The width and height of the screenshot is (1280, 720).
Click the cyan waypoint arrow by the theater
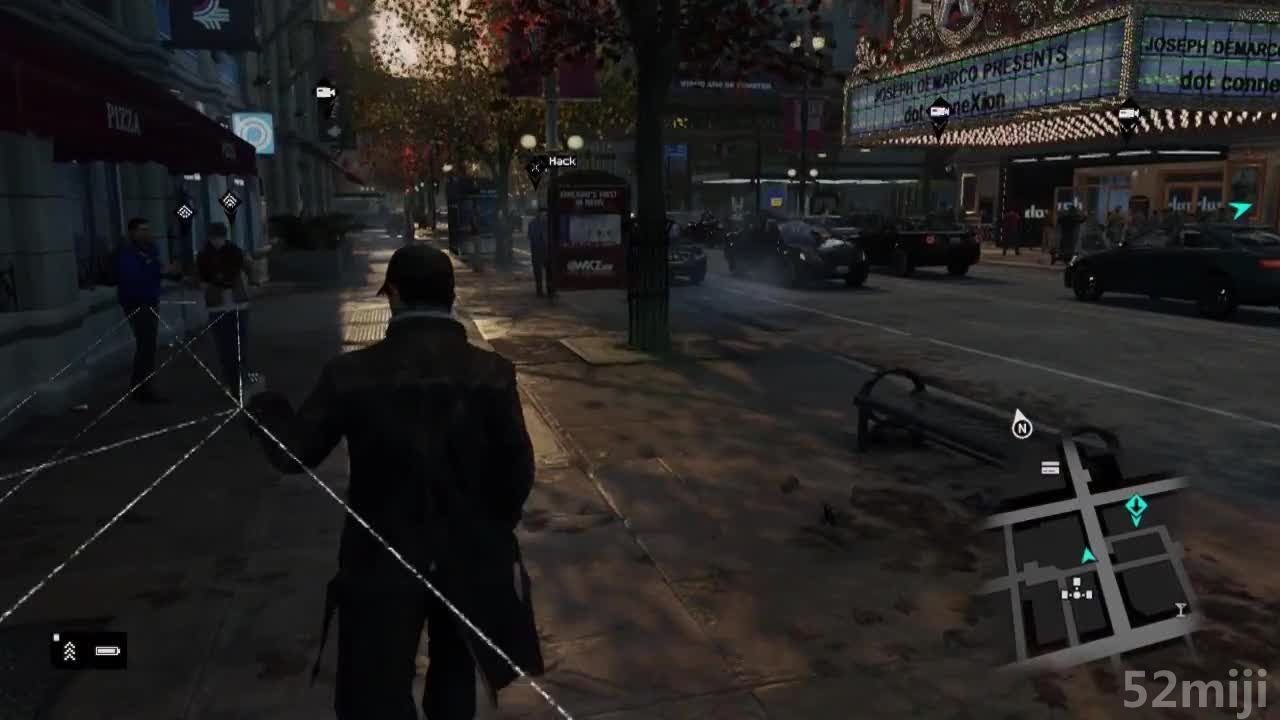pyautogui.click(x=1241, y=209)
